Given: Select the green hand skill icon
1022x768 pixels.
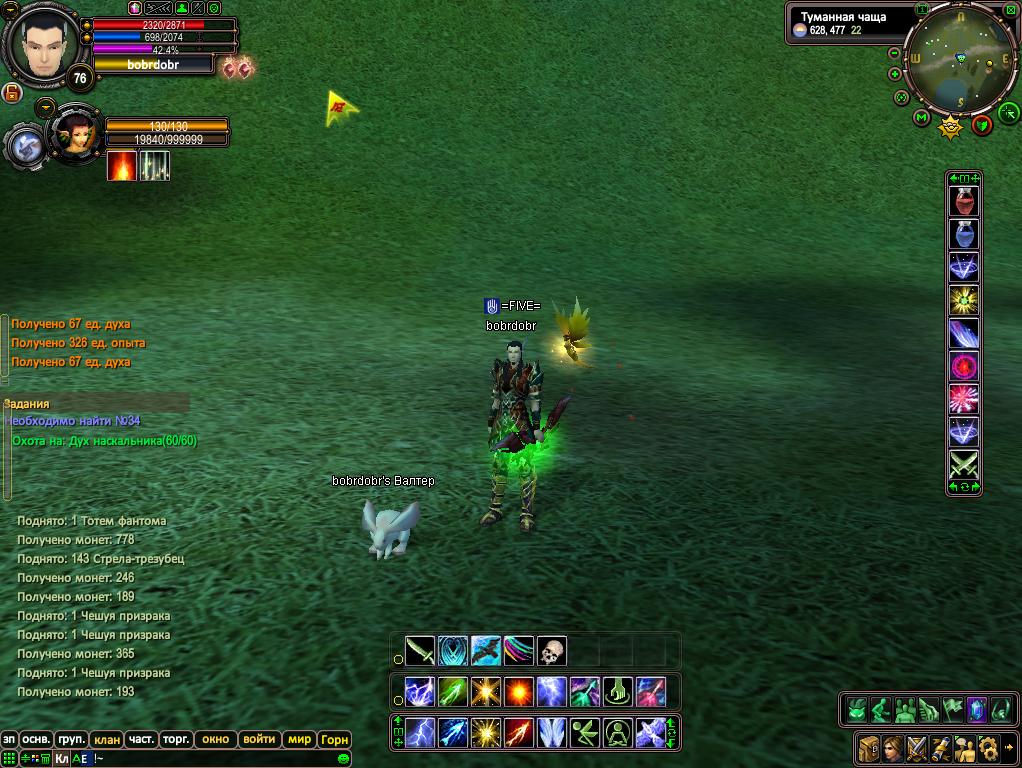Looking at the screenshot, I should (618, 691).
